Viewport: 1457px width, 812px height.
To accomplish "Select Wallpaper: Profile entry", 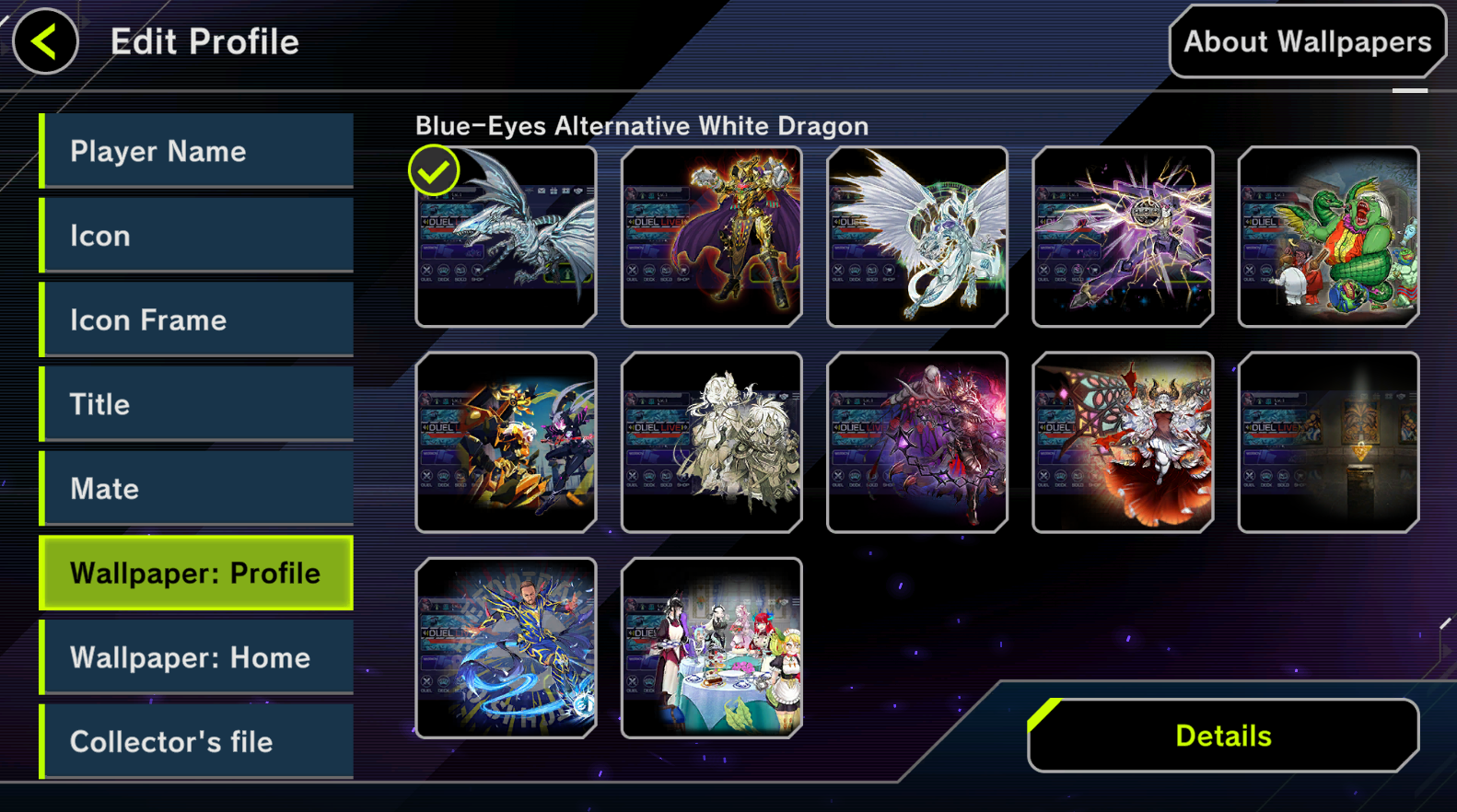I will click(x=197, y=573).
